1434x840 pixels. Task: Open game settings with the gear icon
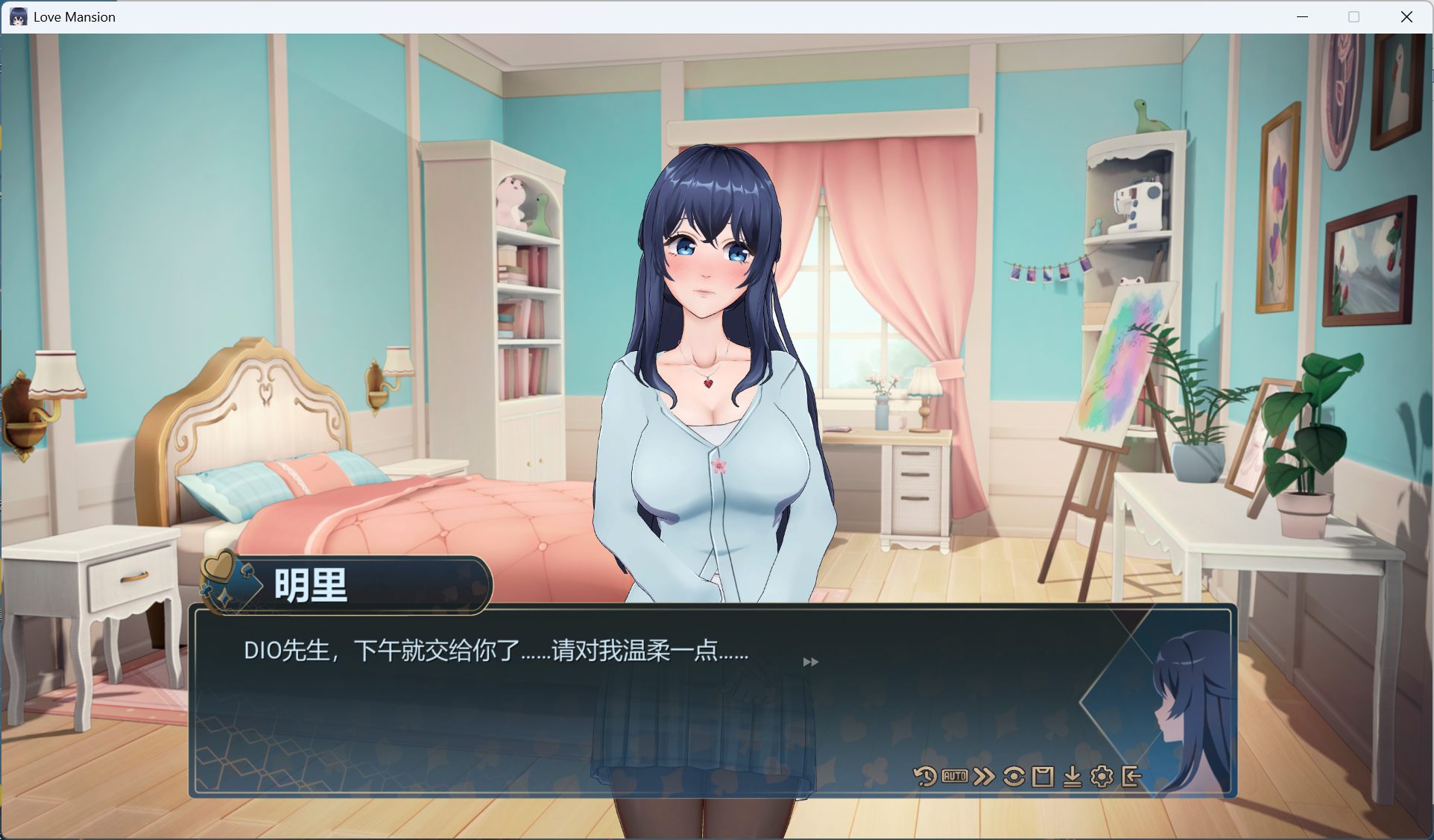pos(1102,775)
